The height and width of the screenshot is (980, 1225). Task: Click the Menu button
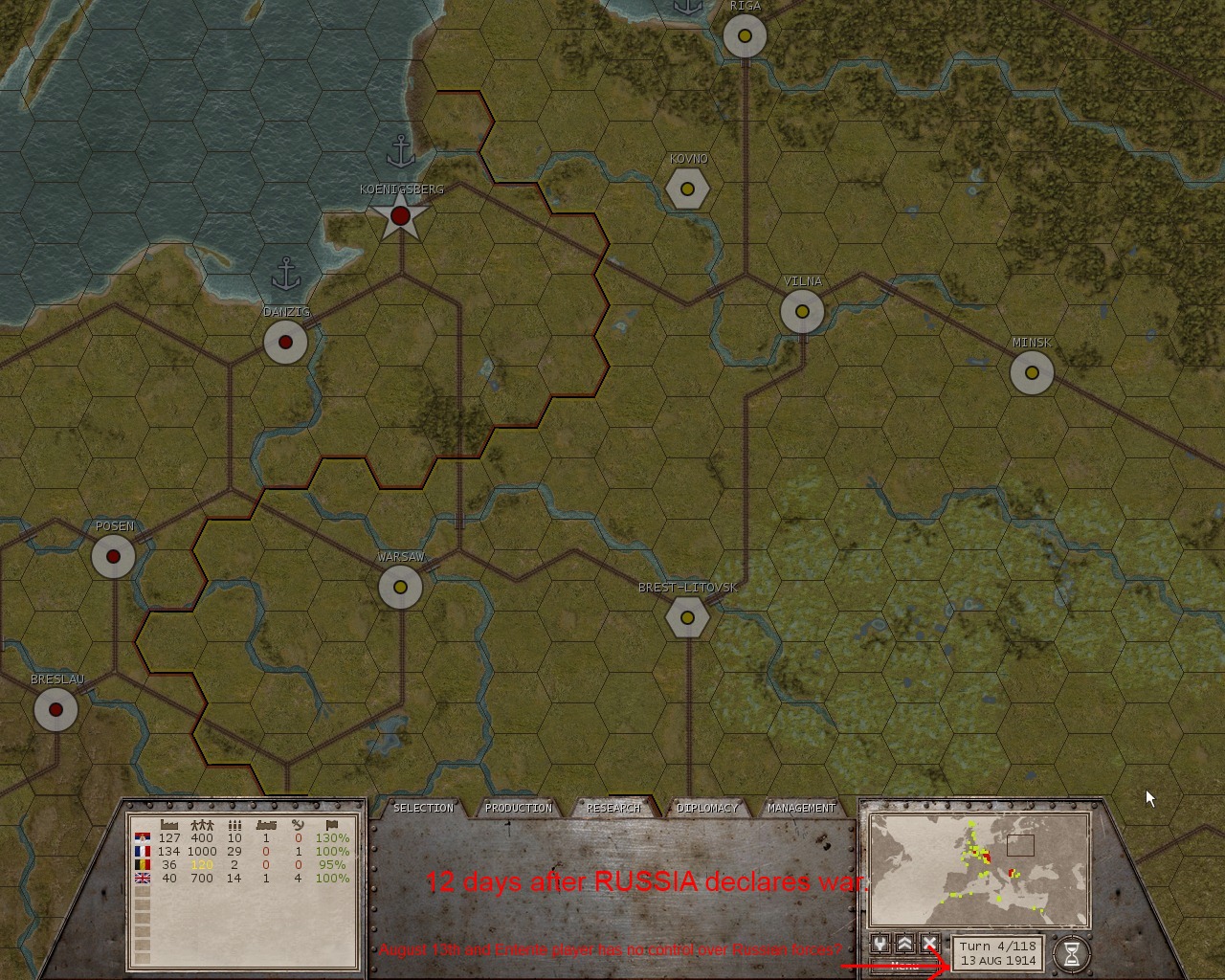[x=903, y=967]
